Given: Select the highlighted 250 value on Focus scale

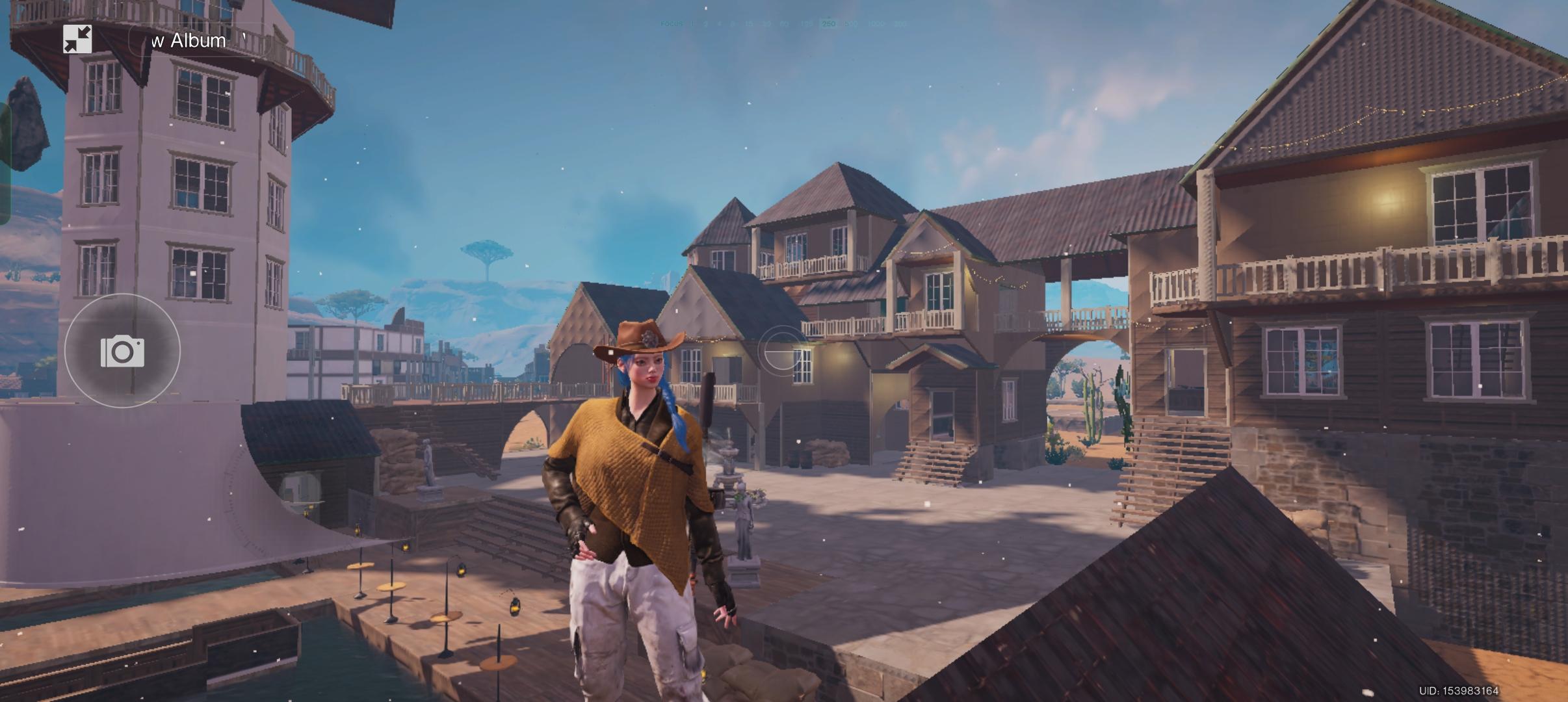Looking at the screenshot, I should [828, 24].
